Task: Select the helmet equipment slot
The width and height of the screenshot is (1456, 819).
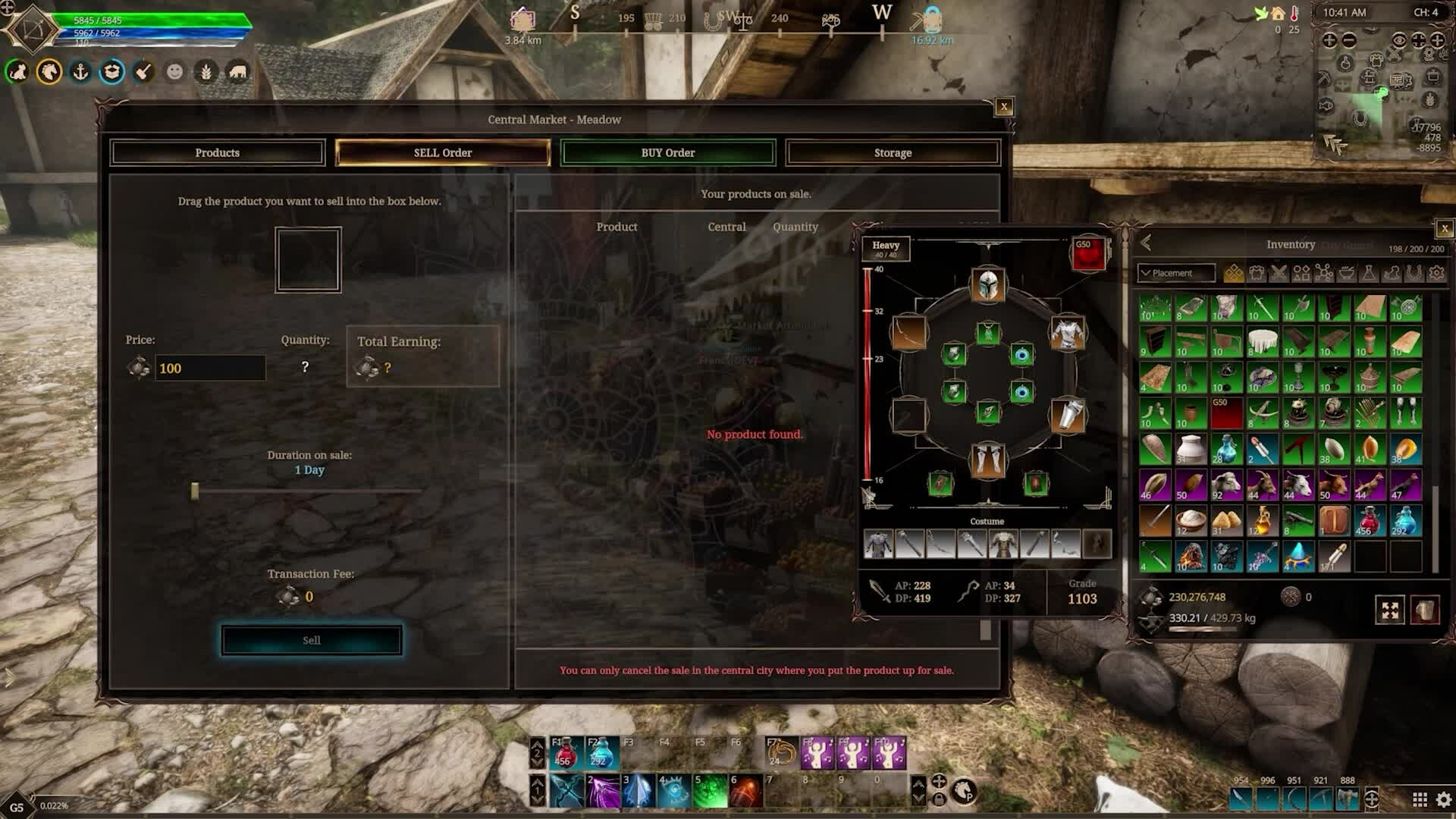Action: 987,286
